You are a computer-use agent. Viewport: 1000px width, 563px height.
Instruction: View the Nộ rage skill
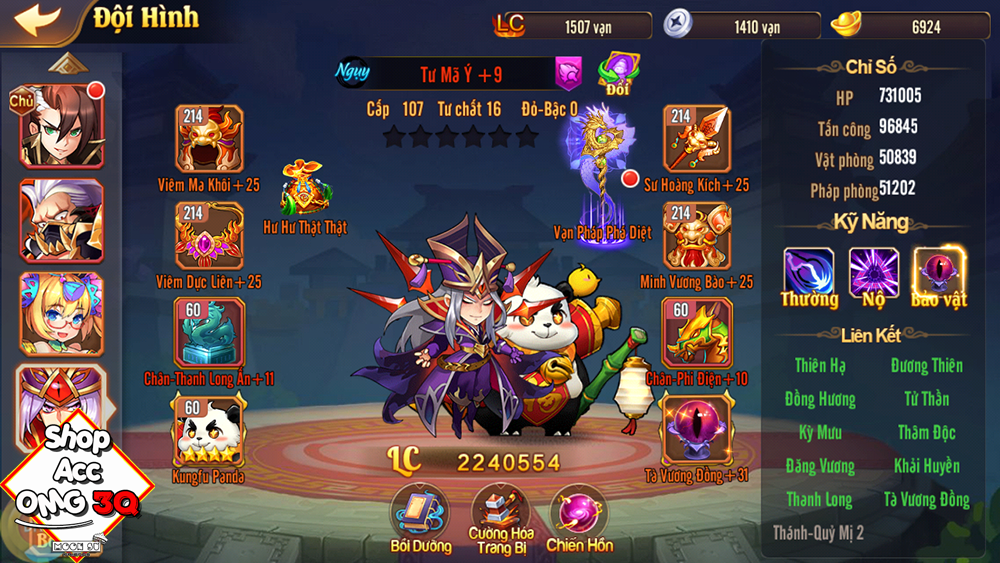(x=874, y=272)
